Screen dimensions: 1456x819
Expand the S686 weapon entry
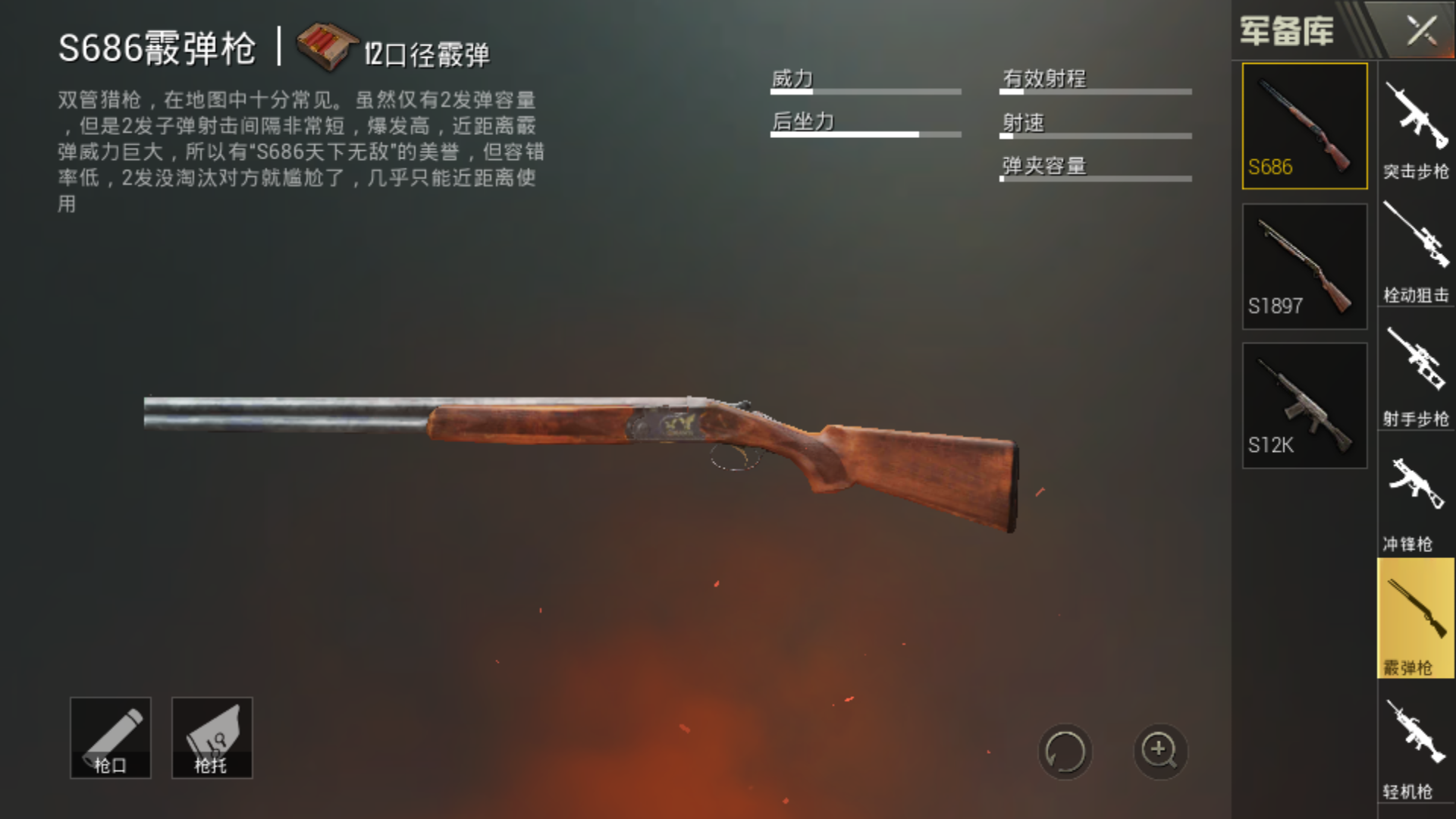[1304, 125]
